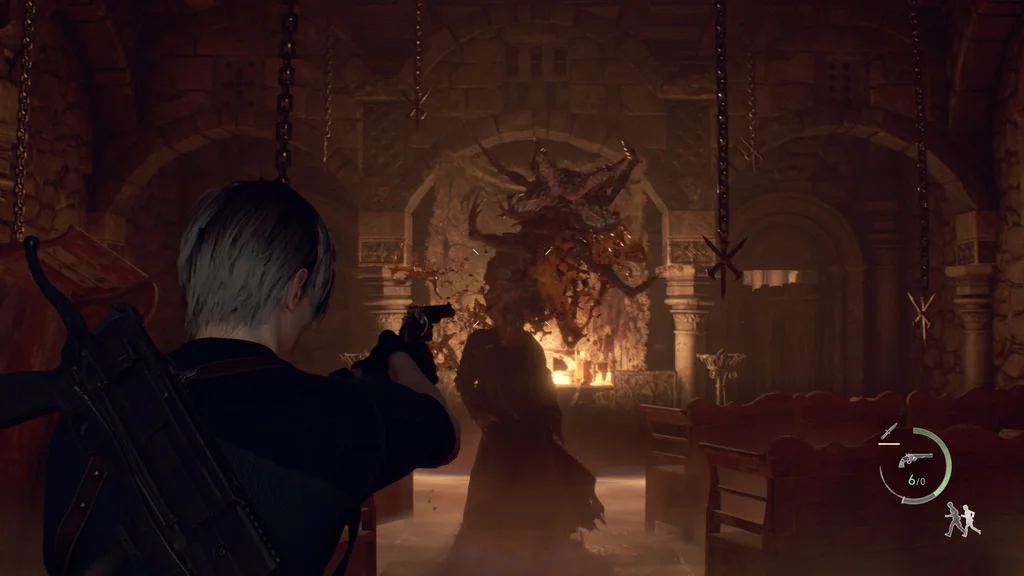
Task: Click the companion follow formation icon
Action: pos(961,518)
